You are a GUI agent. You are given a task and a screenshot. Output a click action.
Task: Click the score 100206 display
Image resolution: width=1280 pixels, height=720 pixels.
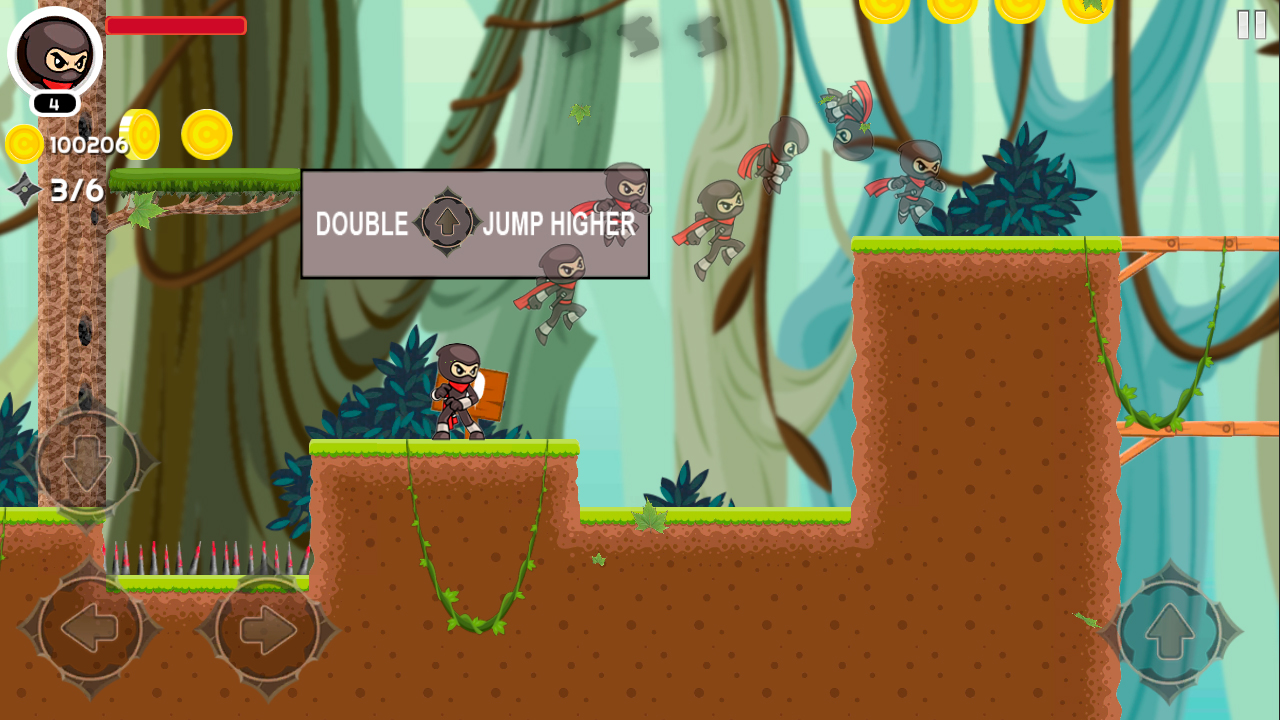point(91,143)
